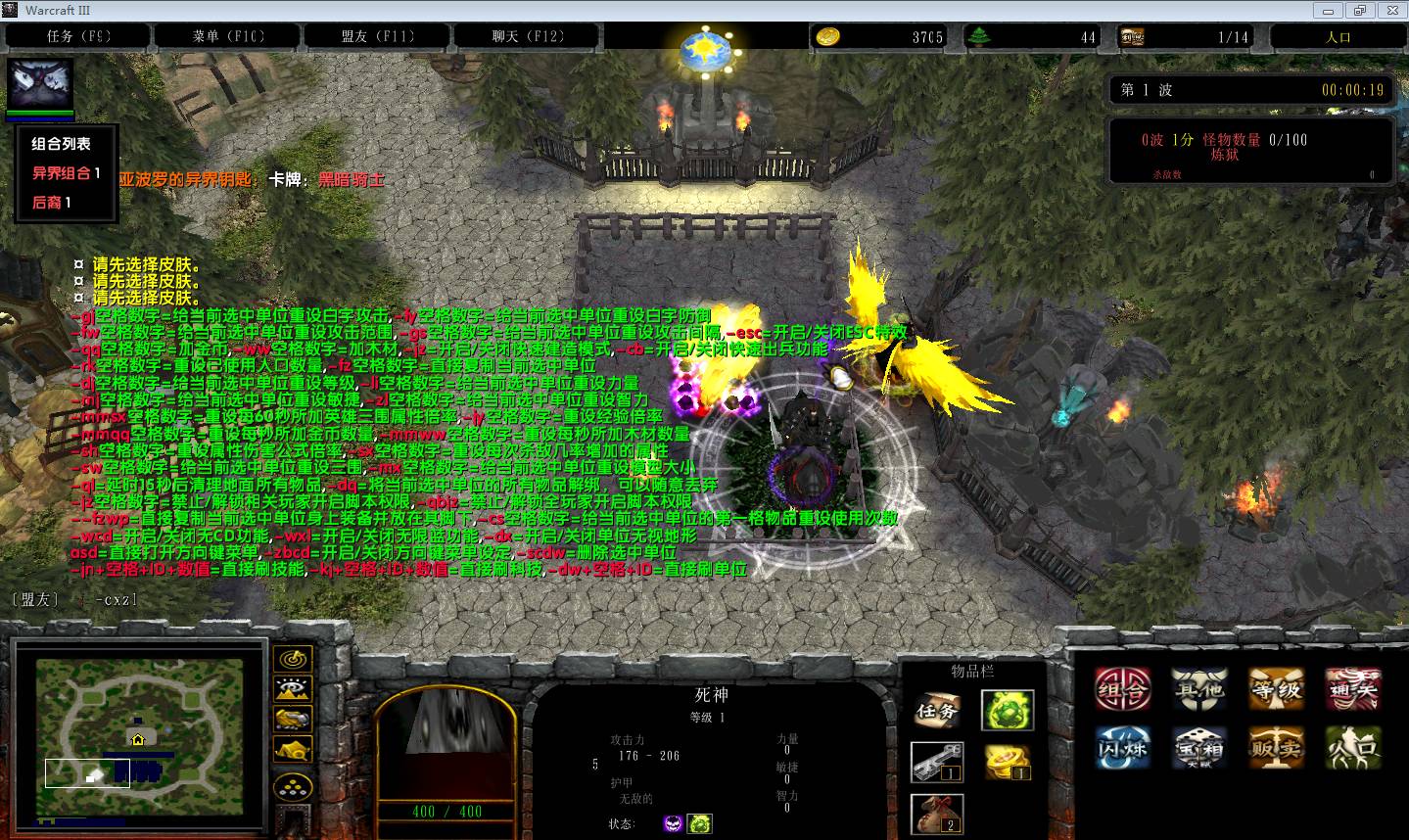Open the 聊天 (F12) chat log
The height and width of the screenshot is (840, 1409).
(528, 37)
